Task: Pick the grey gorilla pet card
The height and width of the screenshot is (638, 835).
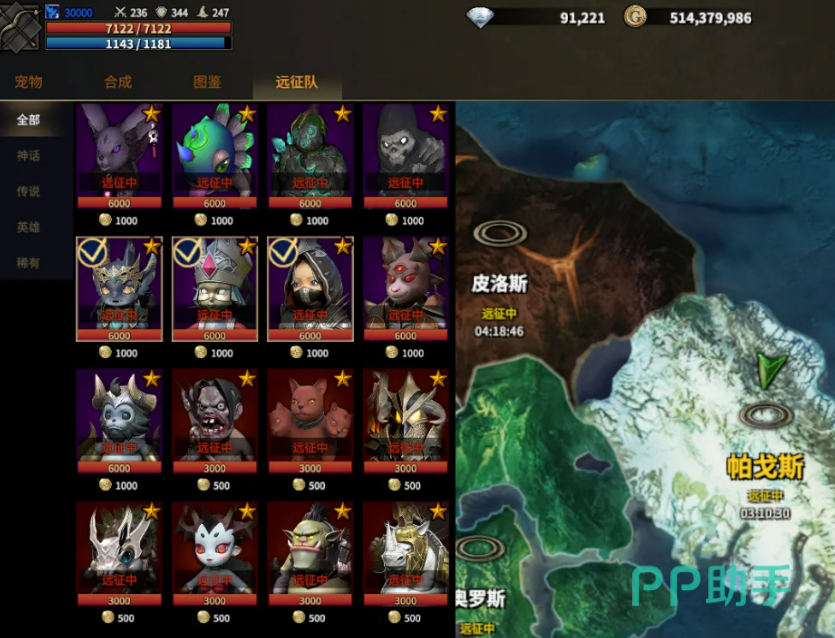Action: tap(405, 152)
